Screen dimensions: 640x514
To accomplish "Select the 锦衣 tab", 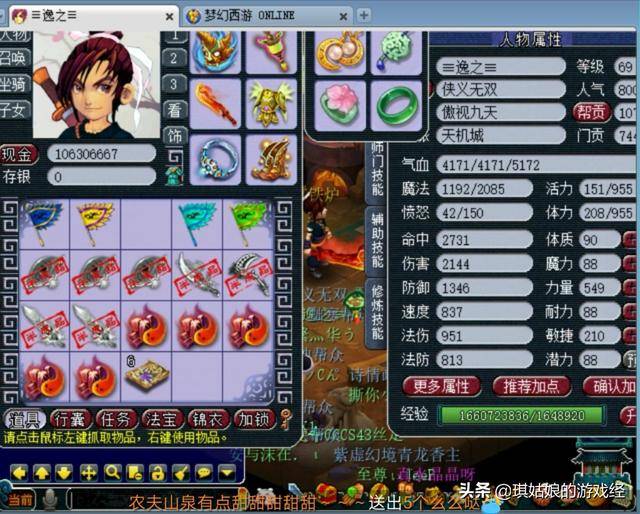I will pos(210,420).
